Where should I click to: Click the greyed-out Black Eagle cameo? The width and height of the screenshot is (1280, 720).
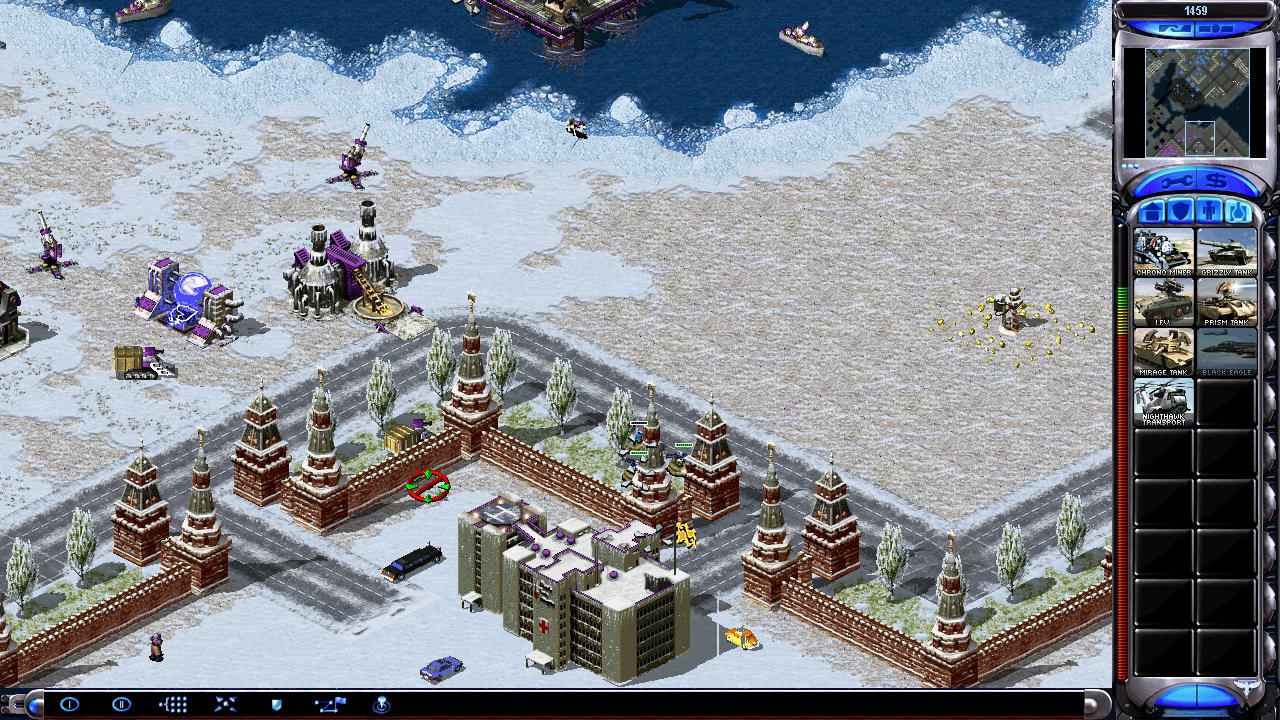pyautogui.click(x=1226, y=353)
